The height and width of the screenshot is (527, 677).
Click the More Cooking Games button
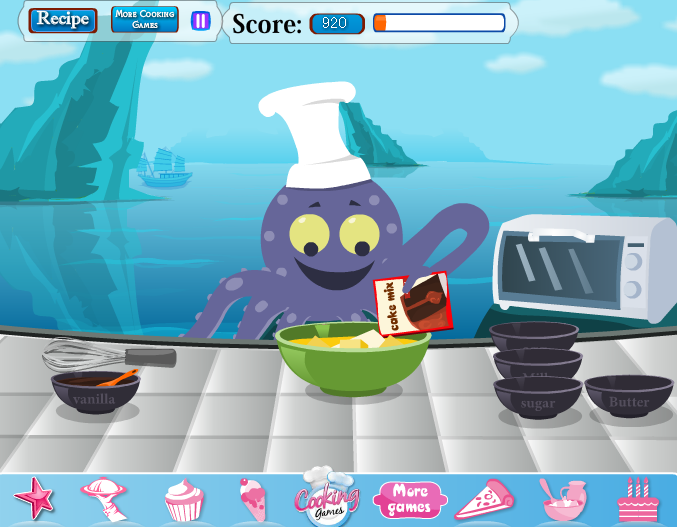point(144,20)
